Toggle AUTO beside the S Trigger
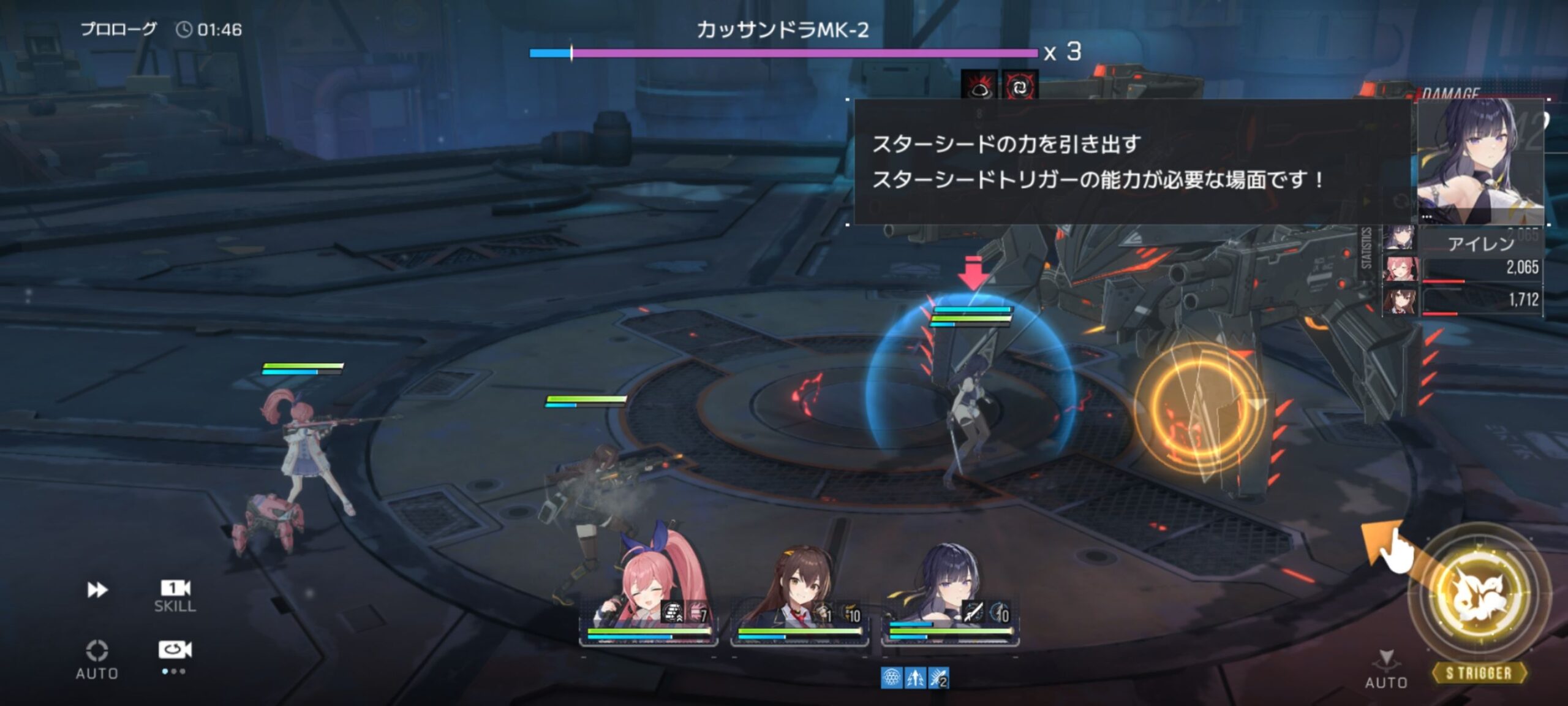 coord(1386,670)
